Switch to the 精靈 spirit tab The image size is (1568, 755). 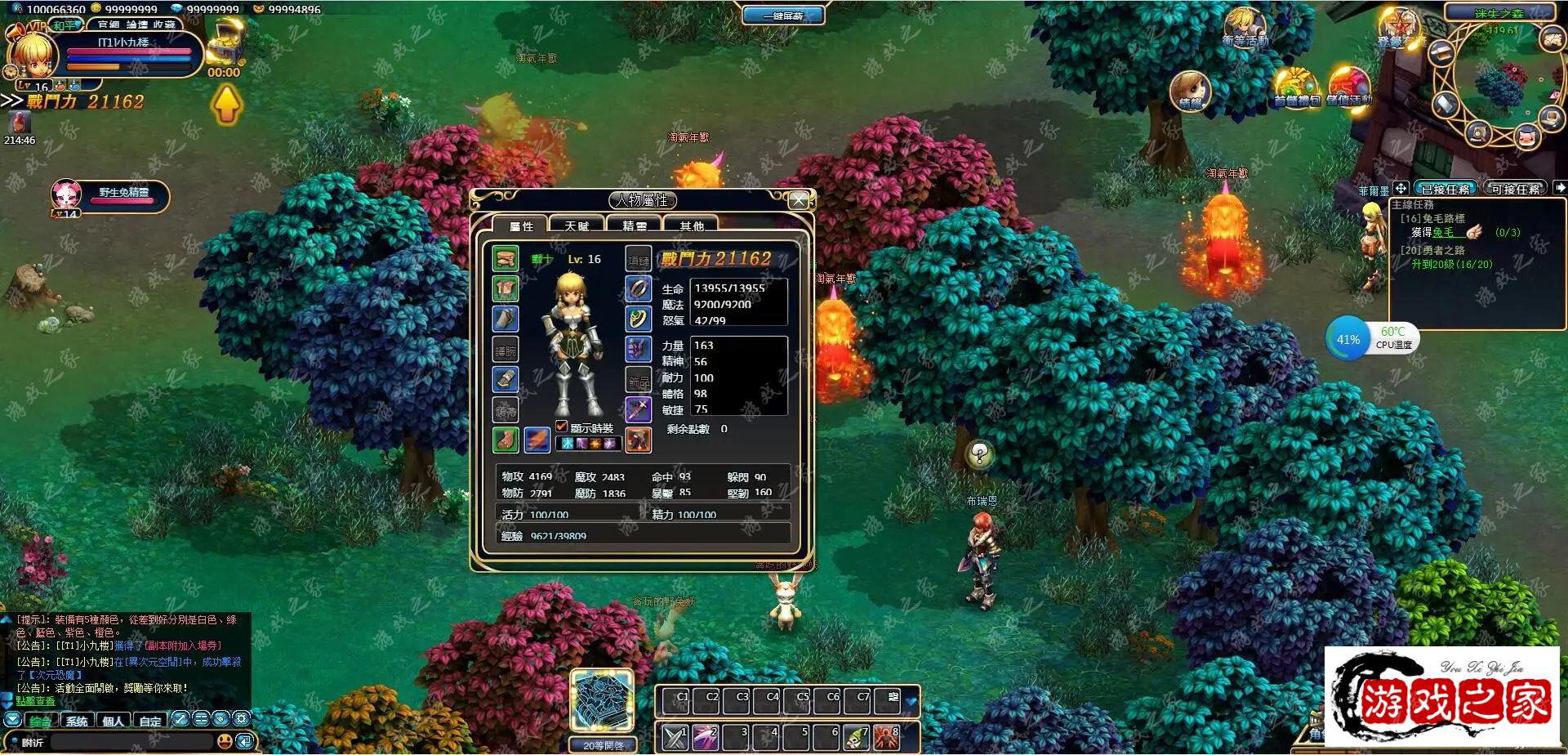[x=635, y=226]
